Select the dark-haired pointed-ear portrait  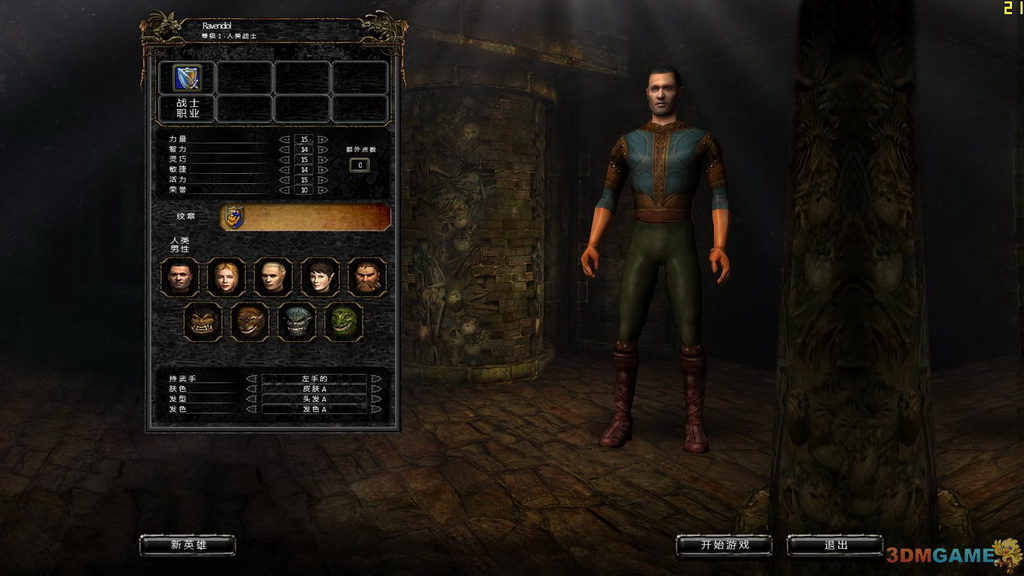320,277
